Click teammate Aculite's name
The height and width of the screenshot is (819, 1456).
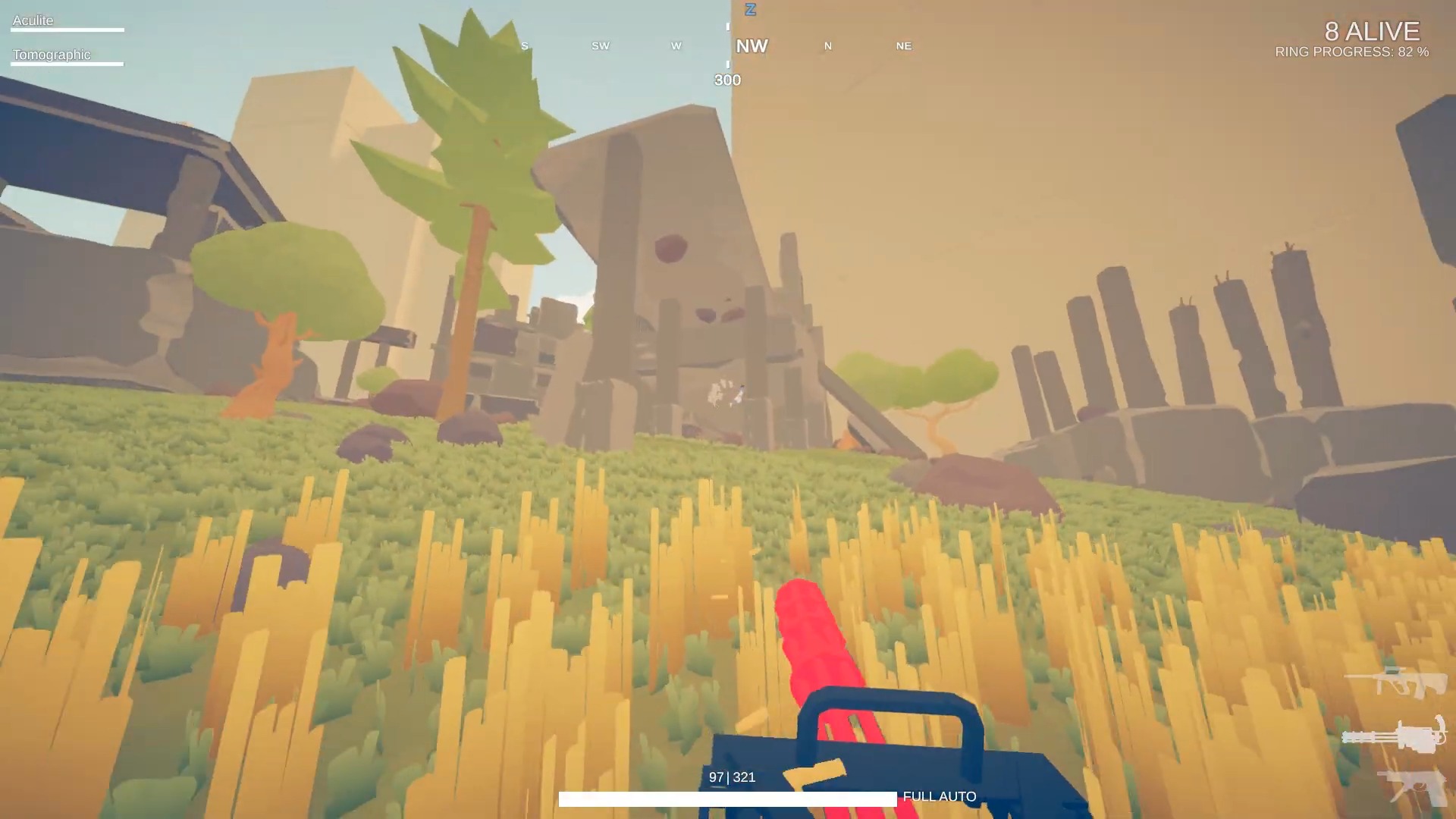pyautogui.click(x=33, y=20)
